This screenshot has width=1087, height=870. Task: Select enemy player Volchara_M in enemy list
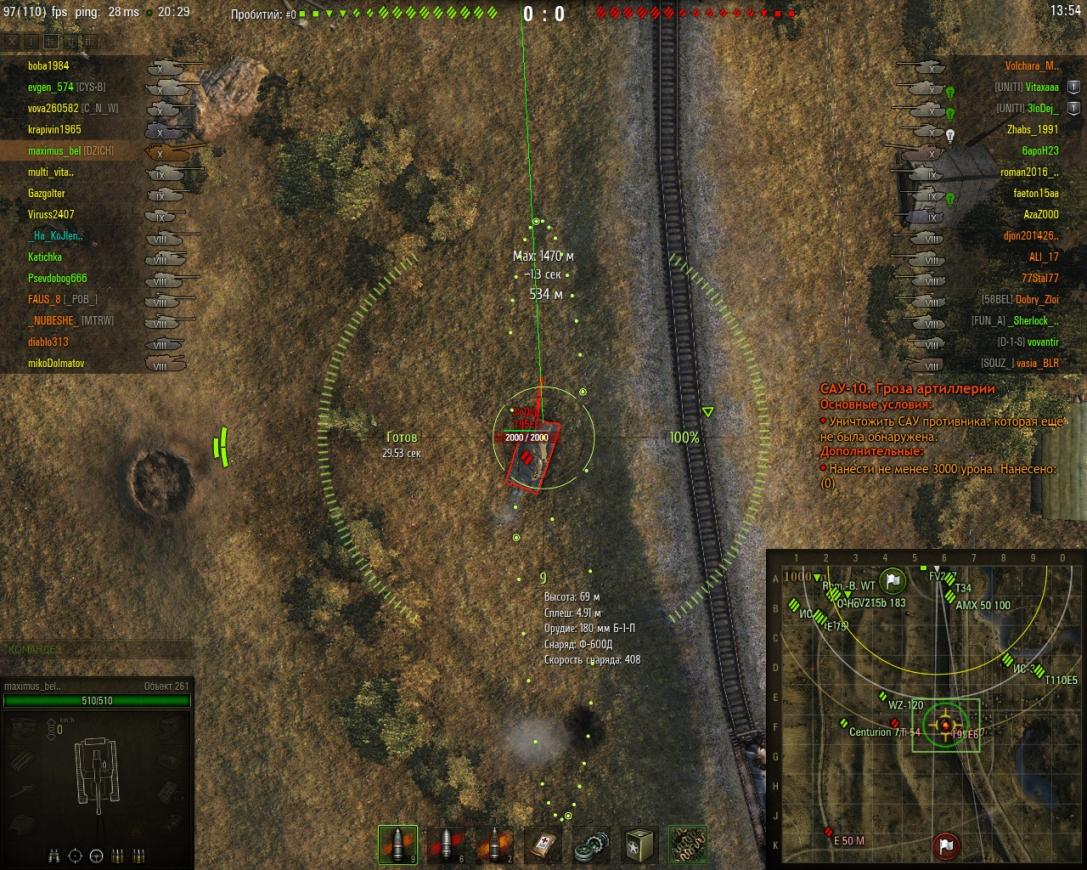1031,66
